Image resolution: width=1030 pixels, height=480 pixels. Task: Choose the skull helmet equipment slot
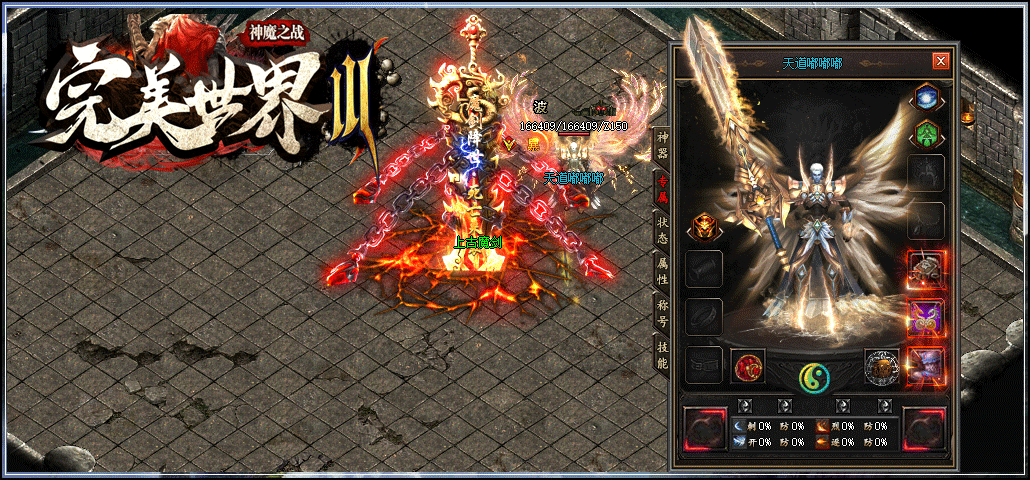click(925, 269)
